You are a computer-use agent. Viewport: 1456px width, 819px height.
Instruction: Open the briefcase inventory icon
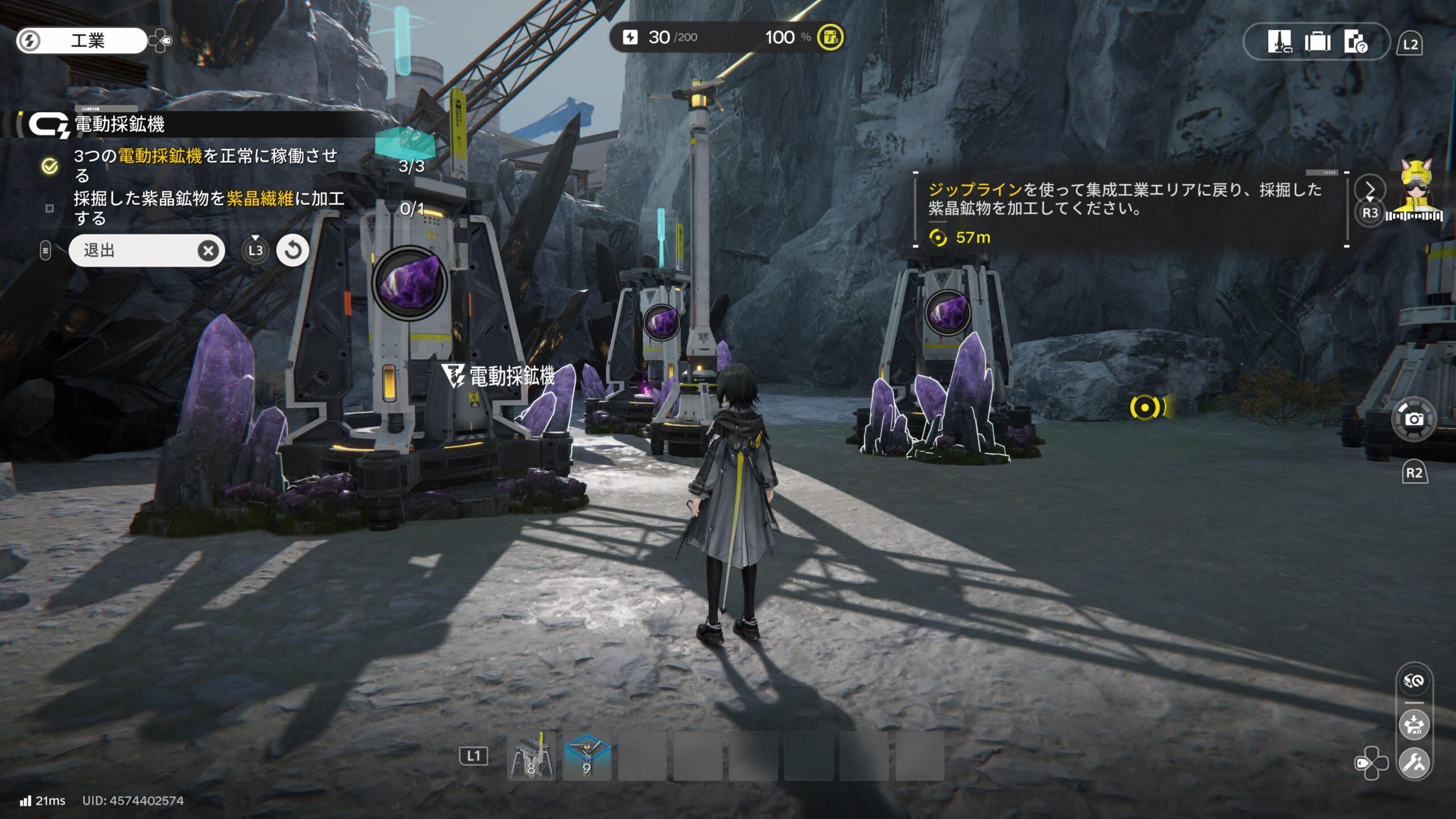click(1317, 42)
